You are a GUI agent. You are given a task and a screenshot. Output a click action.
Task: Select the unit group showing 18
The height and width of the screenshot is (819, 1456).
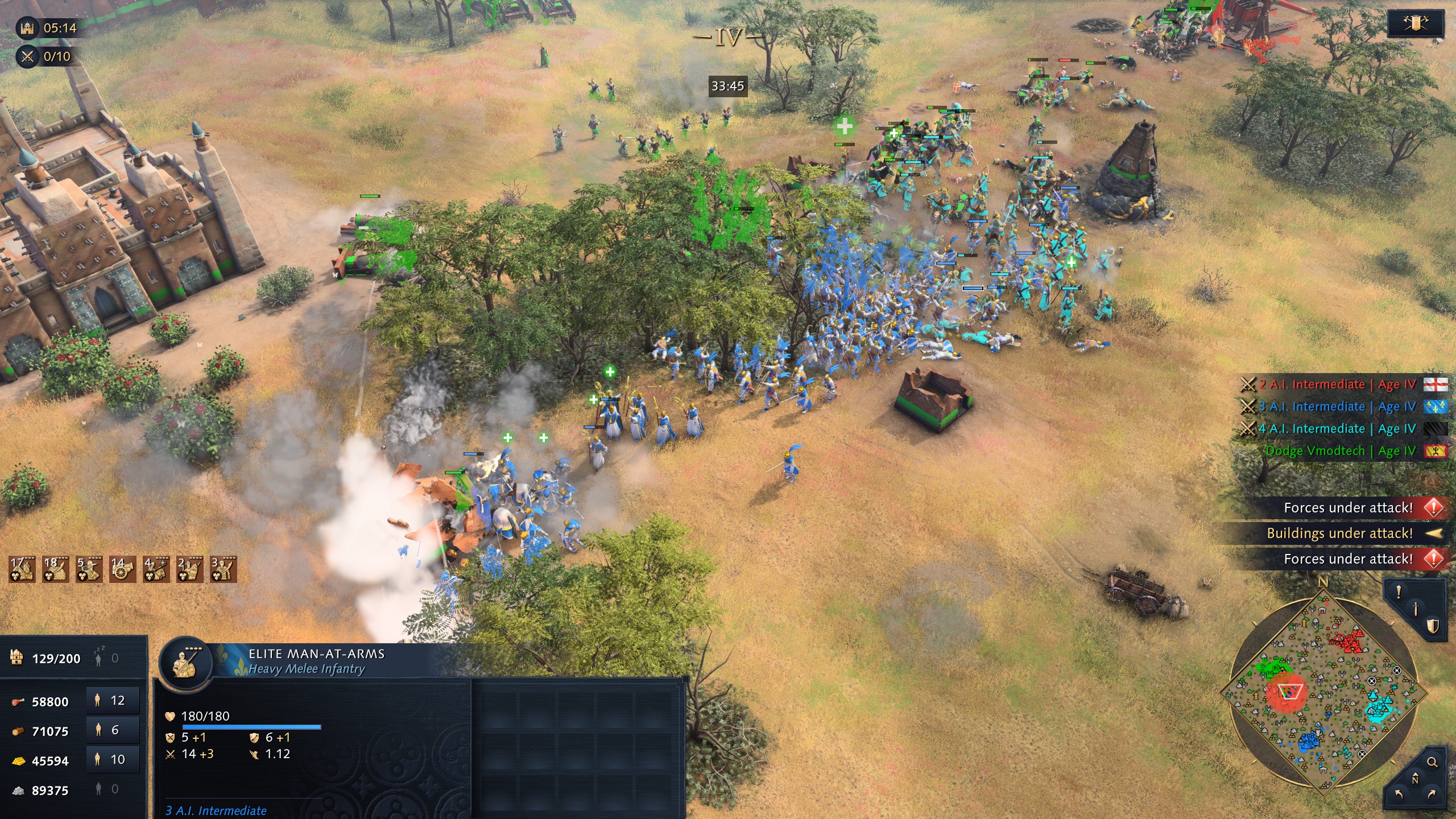55,569
